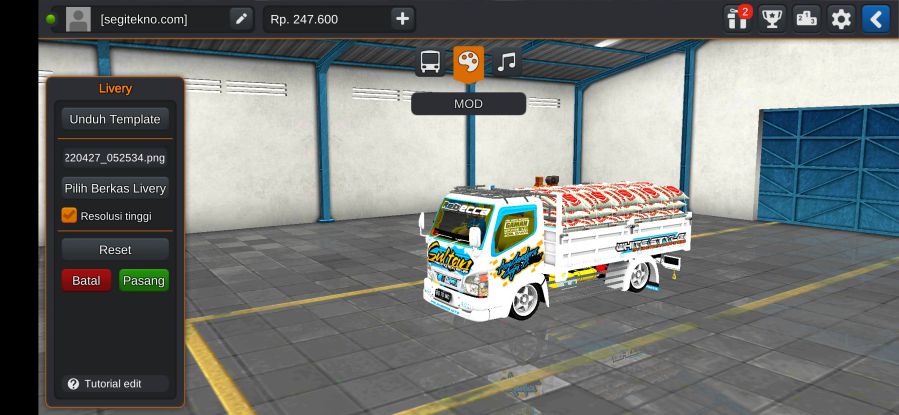The width and height of the screenshot is (899, 415).
Task: Switch to the bus vehicle tab
Action: click(431, 63)
